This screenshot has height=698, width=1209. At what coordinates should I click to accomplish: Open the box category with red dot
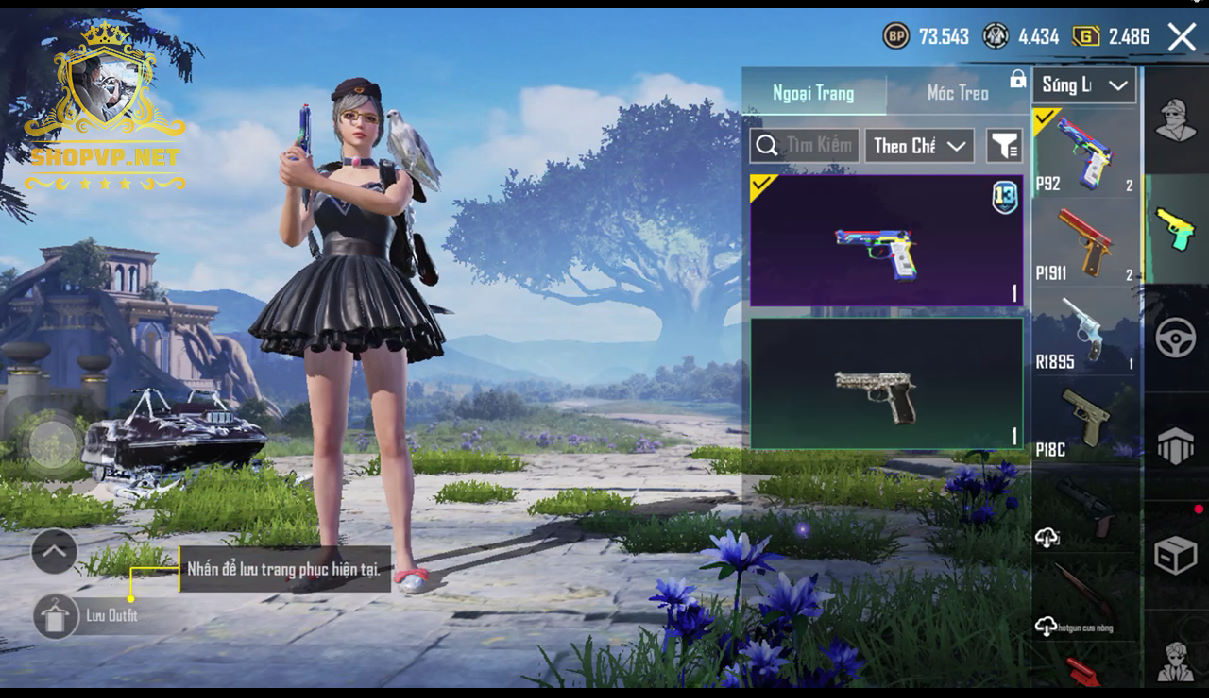coord(1176,556)
